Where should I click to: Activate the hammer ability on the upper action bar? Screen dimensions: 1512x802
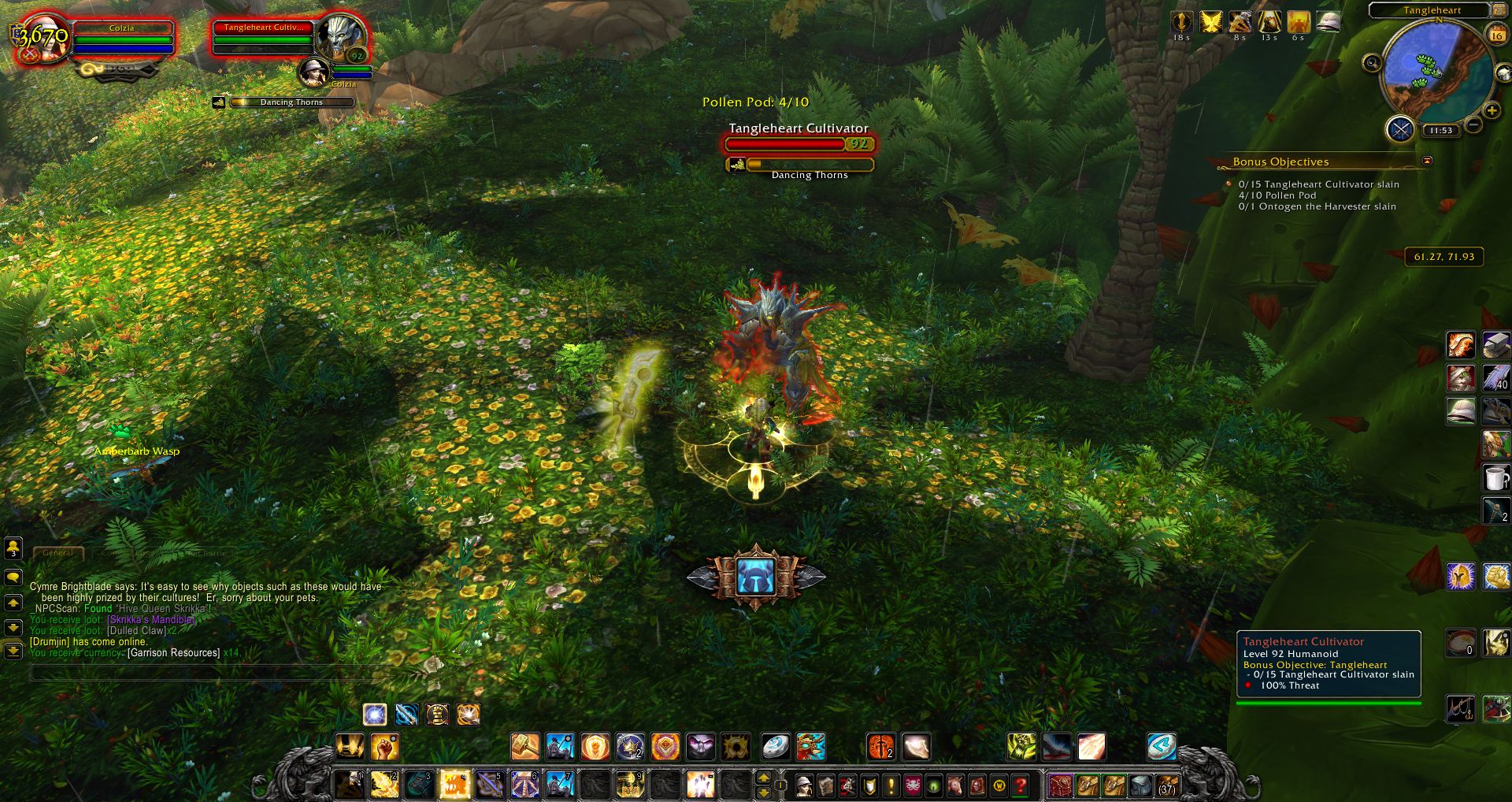point(525,746)
